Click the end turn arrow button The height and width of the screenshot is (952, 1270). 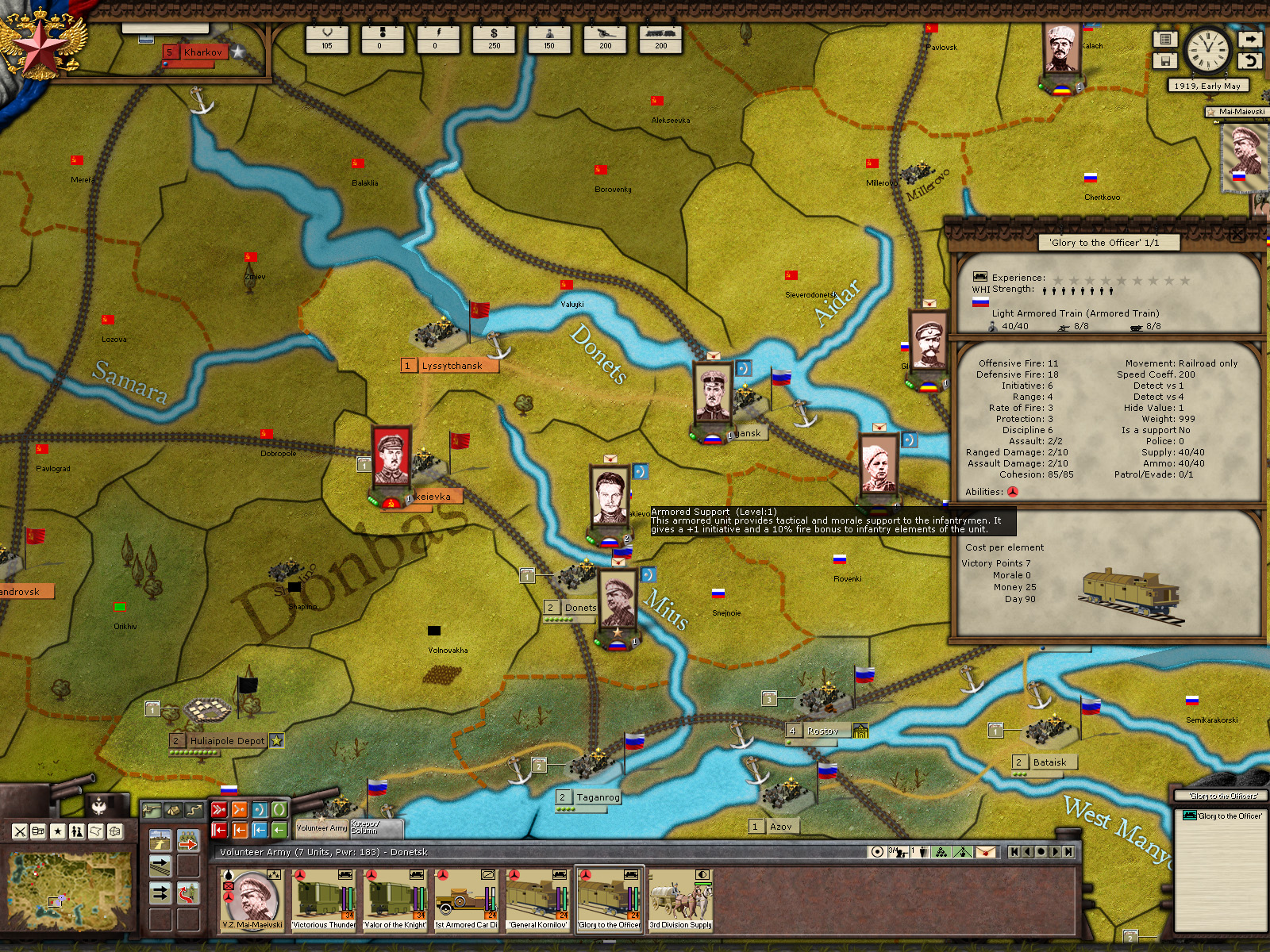tap(1250, 39)
